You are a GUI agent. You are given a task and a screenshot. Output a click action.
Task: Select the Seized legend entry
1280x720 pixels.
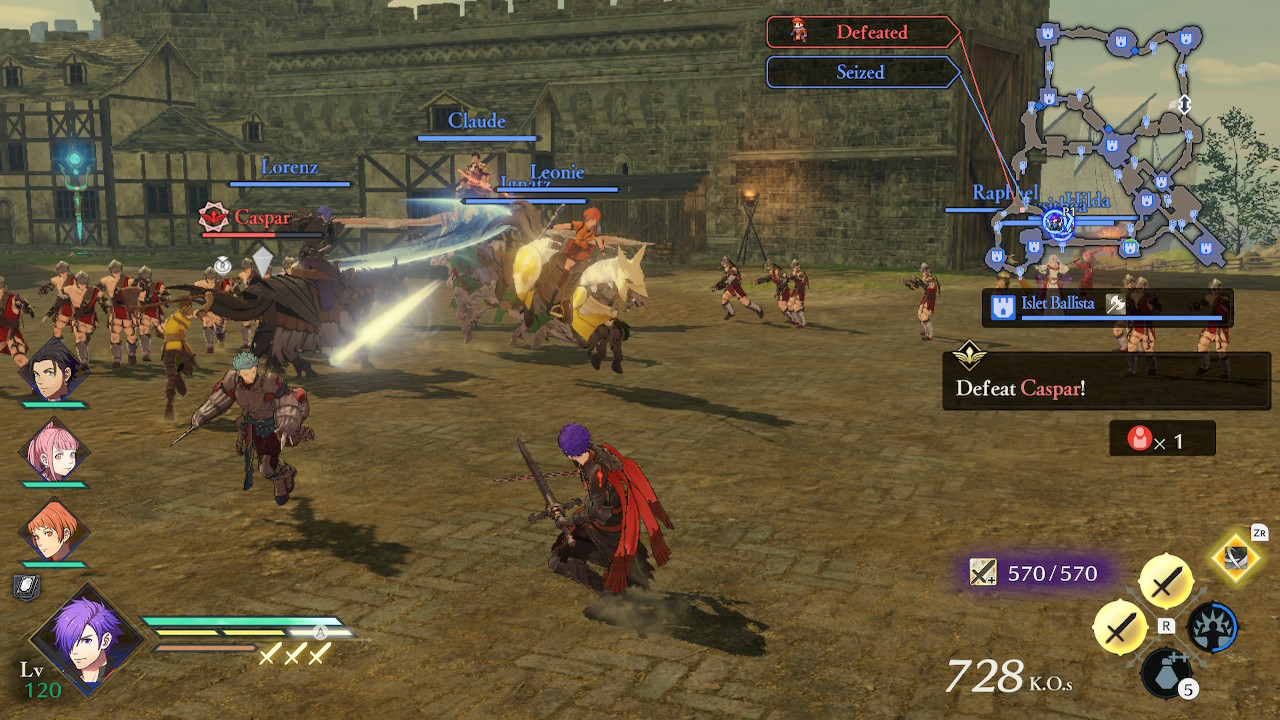click(x=861, y=72)
